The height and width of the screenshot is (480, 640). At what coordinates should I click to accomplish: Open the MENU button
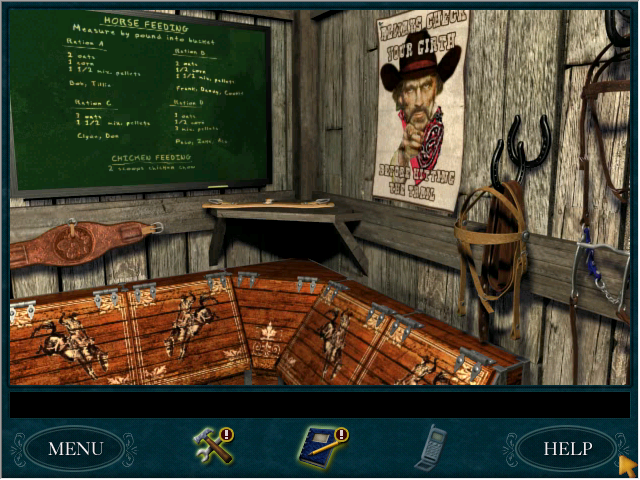pos(75,448)
